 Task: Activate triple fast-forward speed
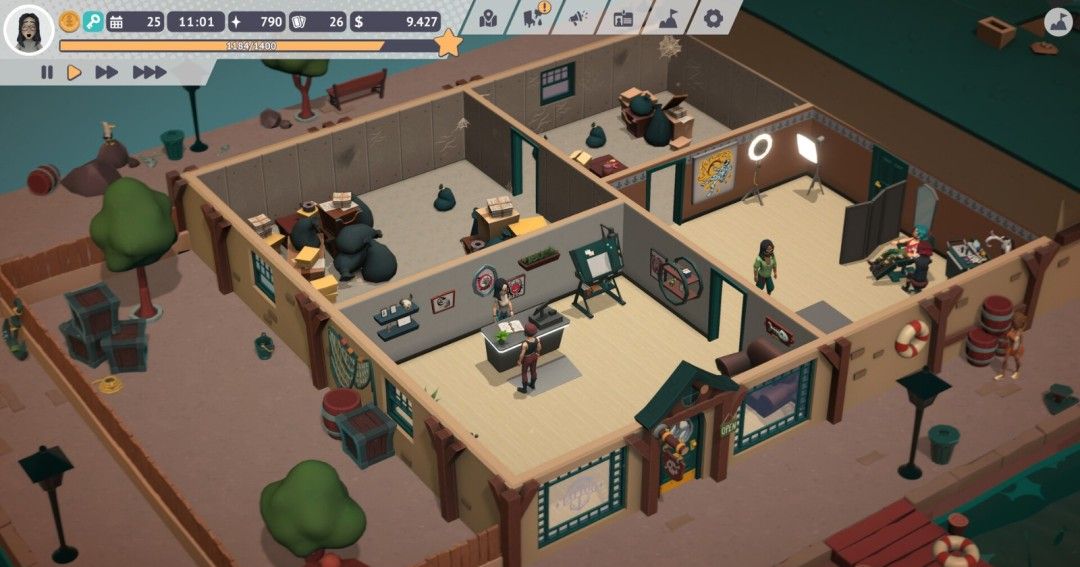pyautogui.click(x=149, y=72)
